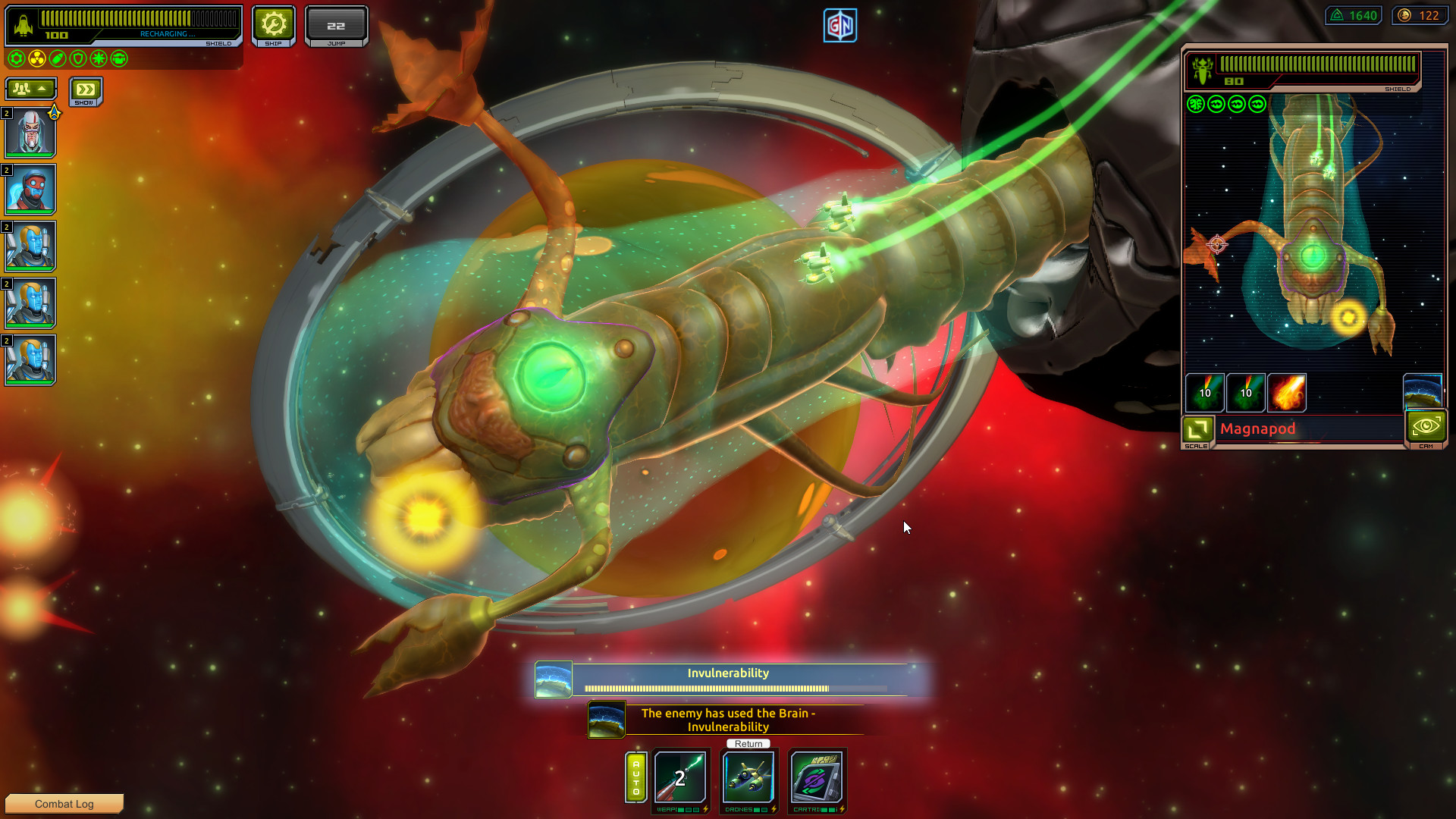Select the Magnapod name label
This screenshot has height=819, width=1456.
tap(1259, 429)
